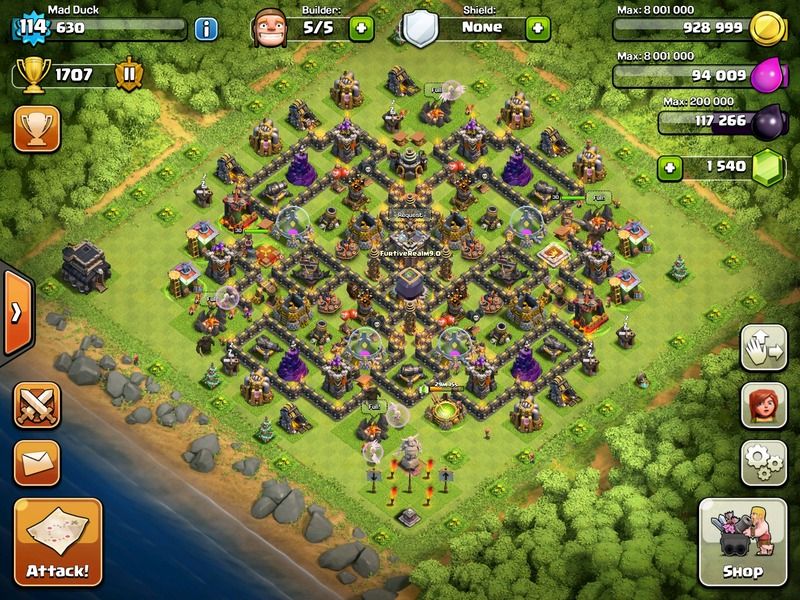Expand the chat panel arrow tab
Image resolution: width=800 pixels, height=600 pixels.
click(x=16, y=312)
